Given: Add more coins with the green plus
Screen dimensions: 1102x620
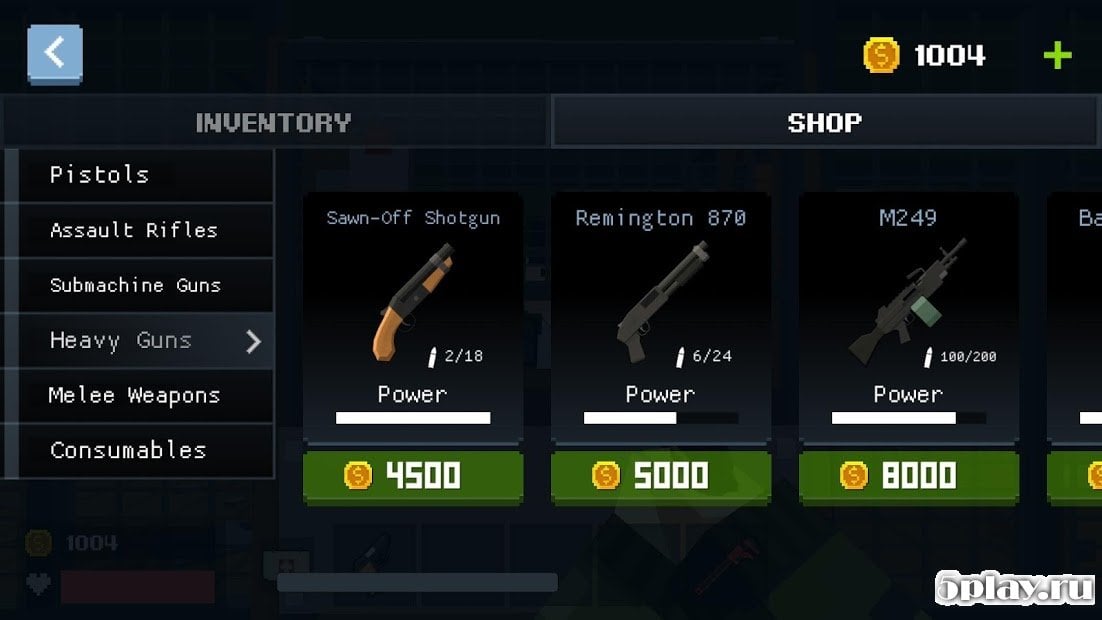Looking at the screenshot, I should [x=1057, y=55].
